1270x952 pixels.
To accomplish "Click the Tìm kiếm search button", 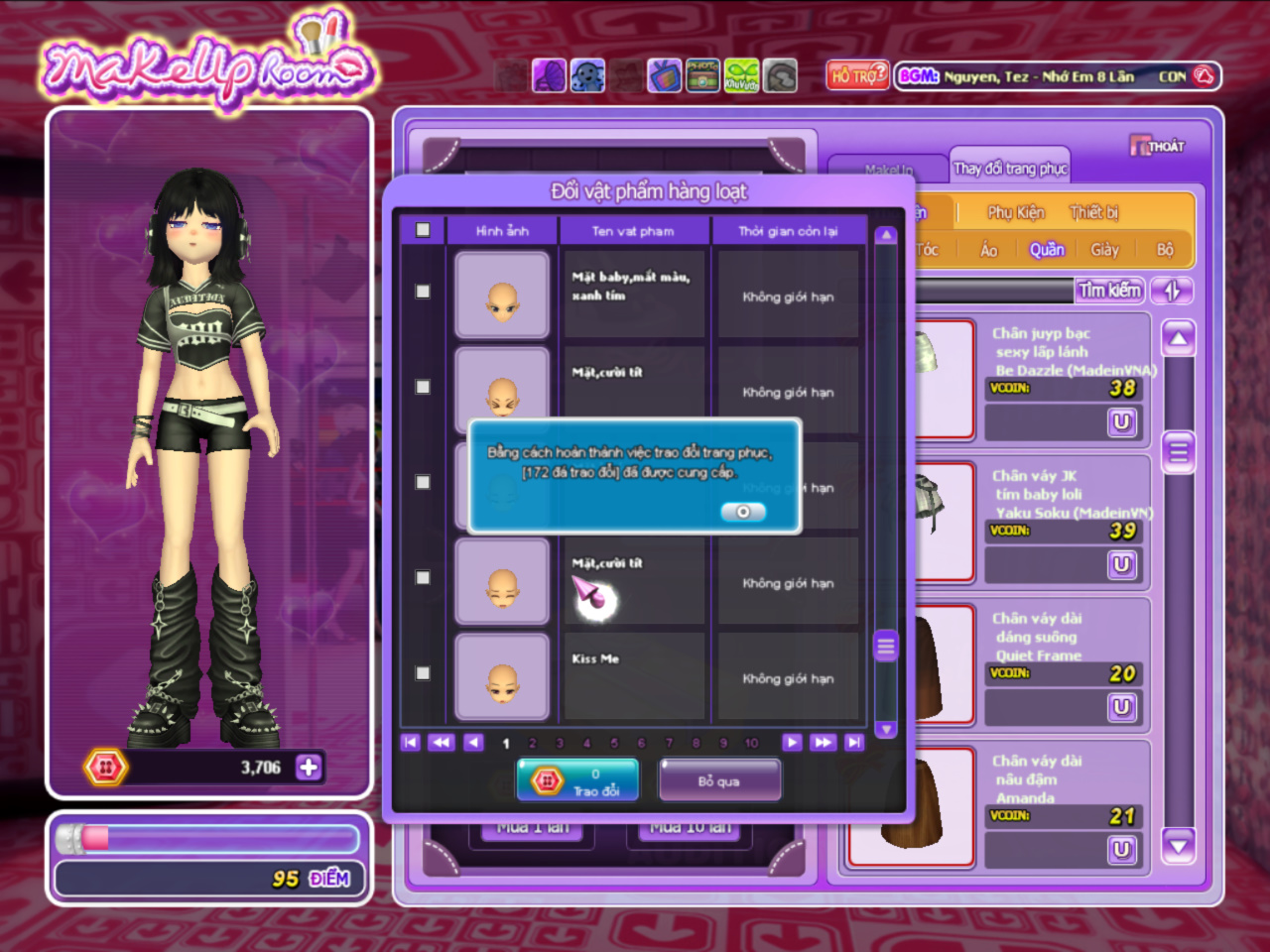I will [1110, 291].
